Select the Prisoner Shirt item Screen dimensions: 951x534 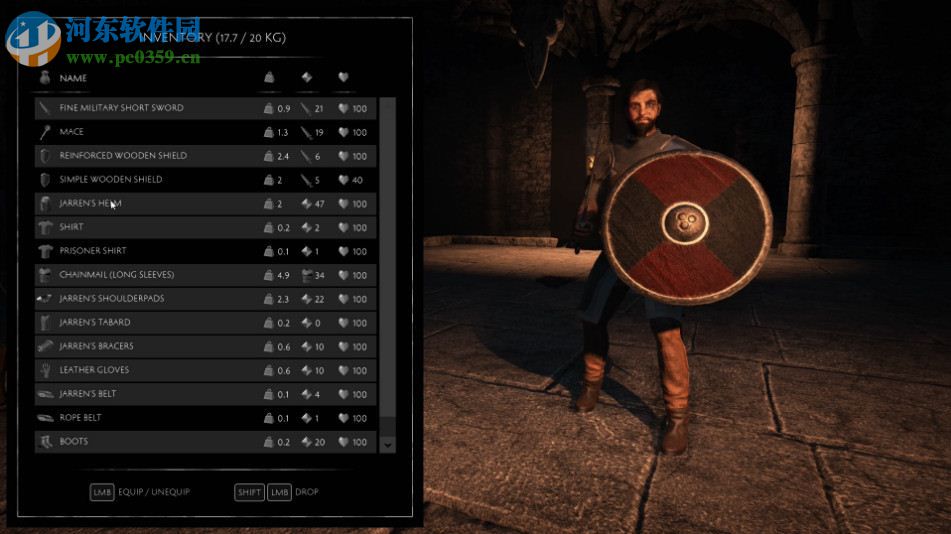pos(93,251)
